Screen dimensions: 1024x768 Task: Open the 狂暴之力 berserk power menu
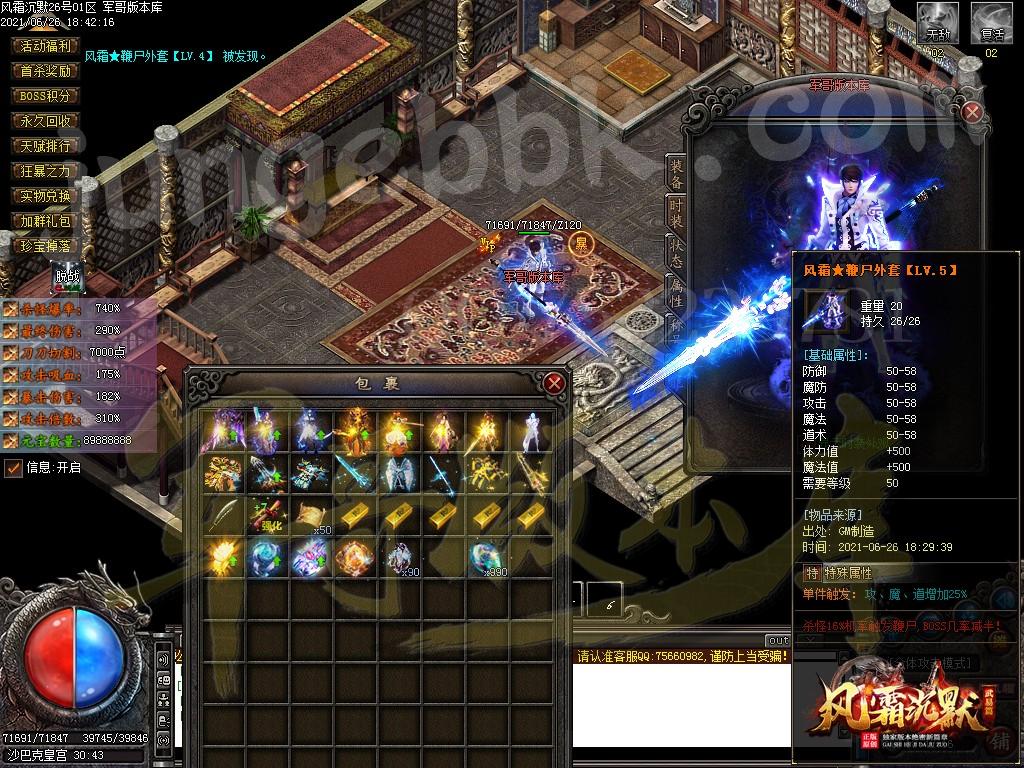tap(45, 171)
